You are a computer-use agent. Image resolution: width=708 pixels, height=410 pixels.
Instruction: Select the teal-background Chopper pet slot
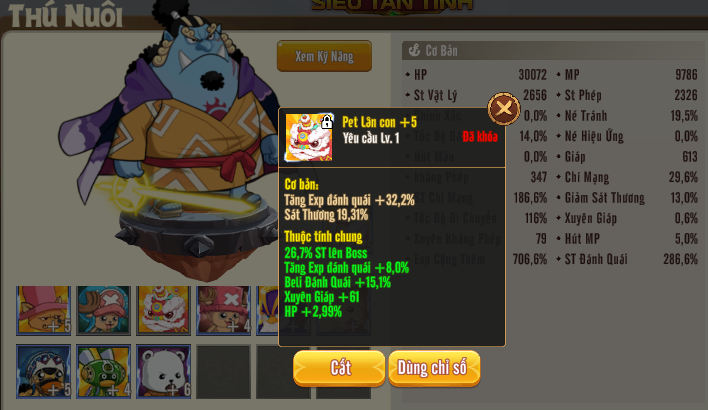[103, 310]
